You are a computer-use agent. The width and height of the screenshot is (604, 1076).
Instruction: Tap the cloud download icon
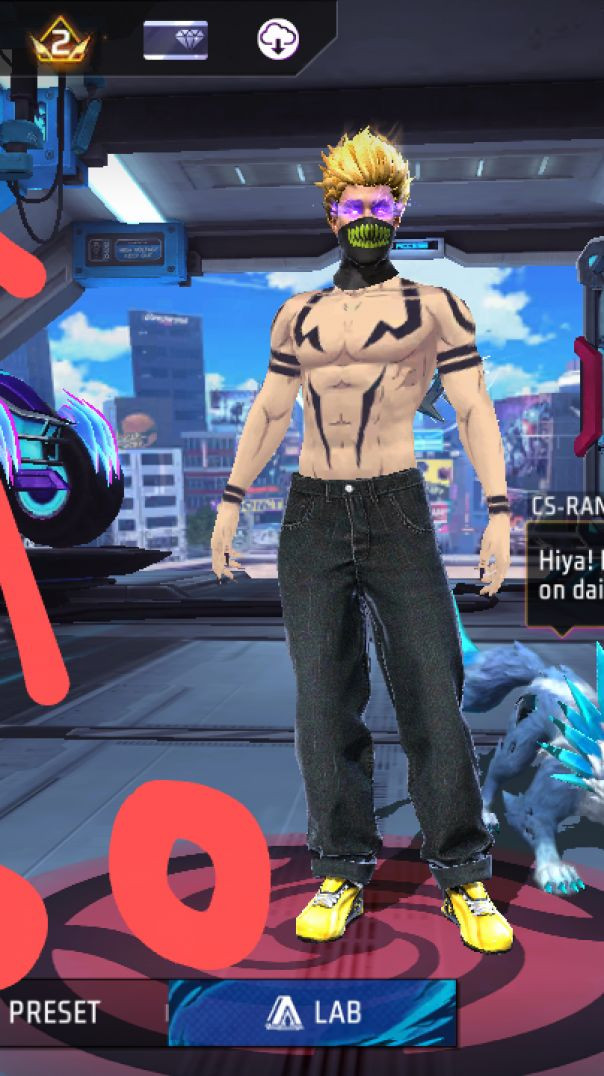277,40
